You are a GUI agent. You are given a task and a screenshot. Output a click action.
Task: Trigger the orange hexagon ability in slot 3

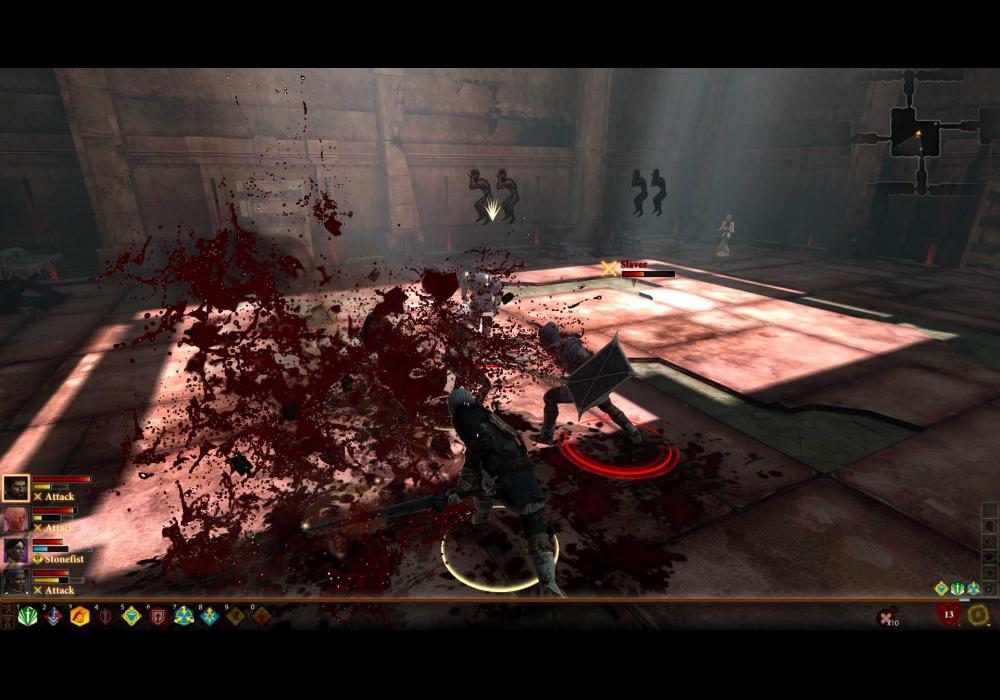[79, 616]
